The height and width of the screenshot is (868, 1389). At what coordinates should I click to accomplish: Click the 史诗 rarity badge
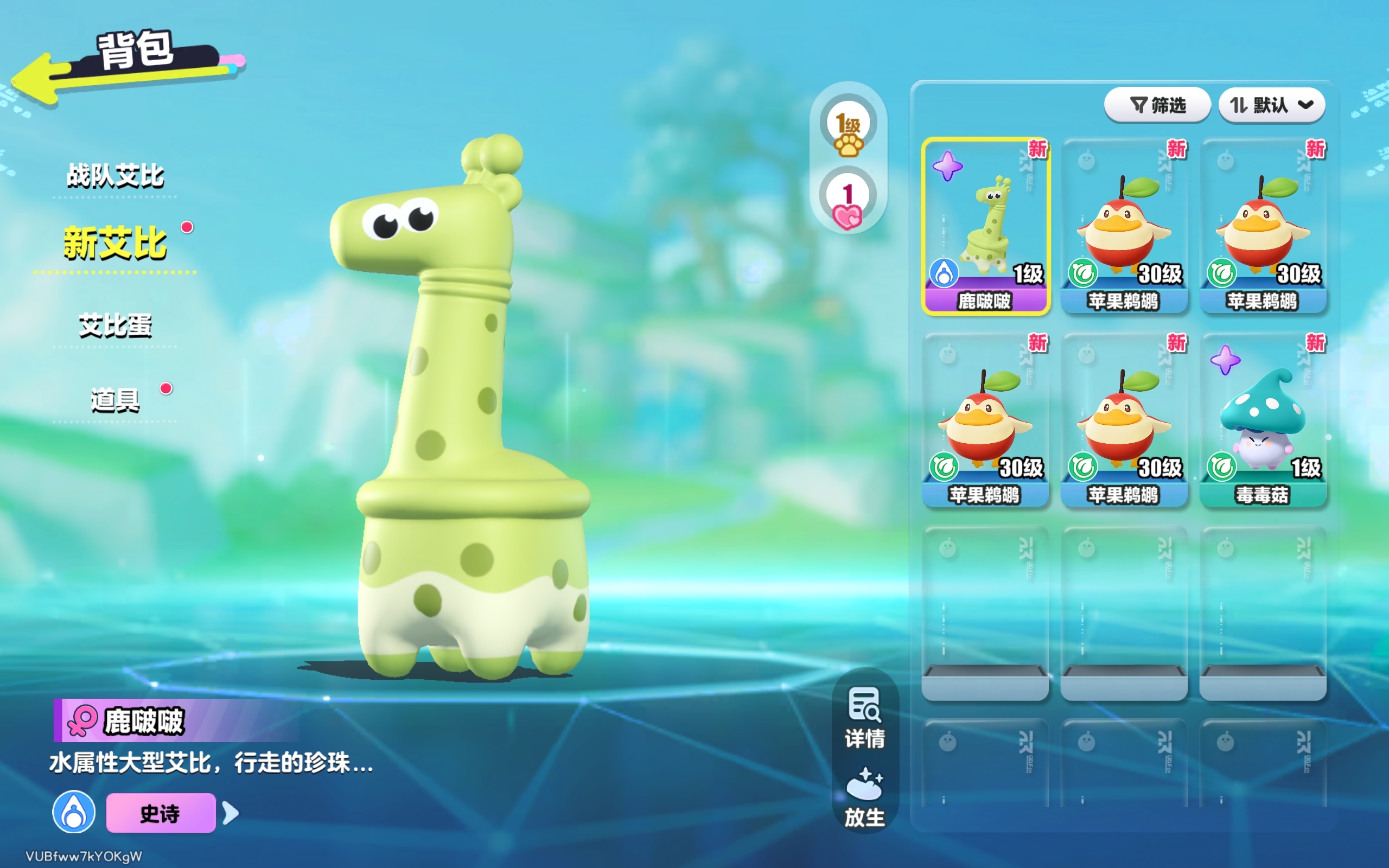coord(161,813)
